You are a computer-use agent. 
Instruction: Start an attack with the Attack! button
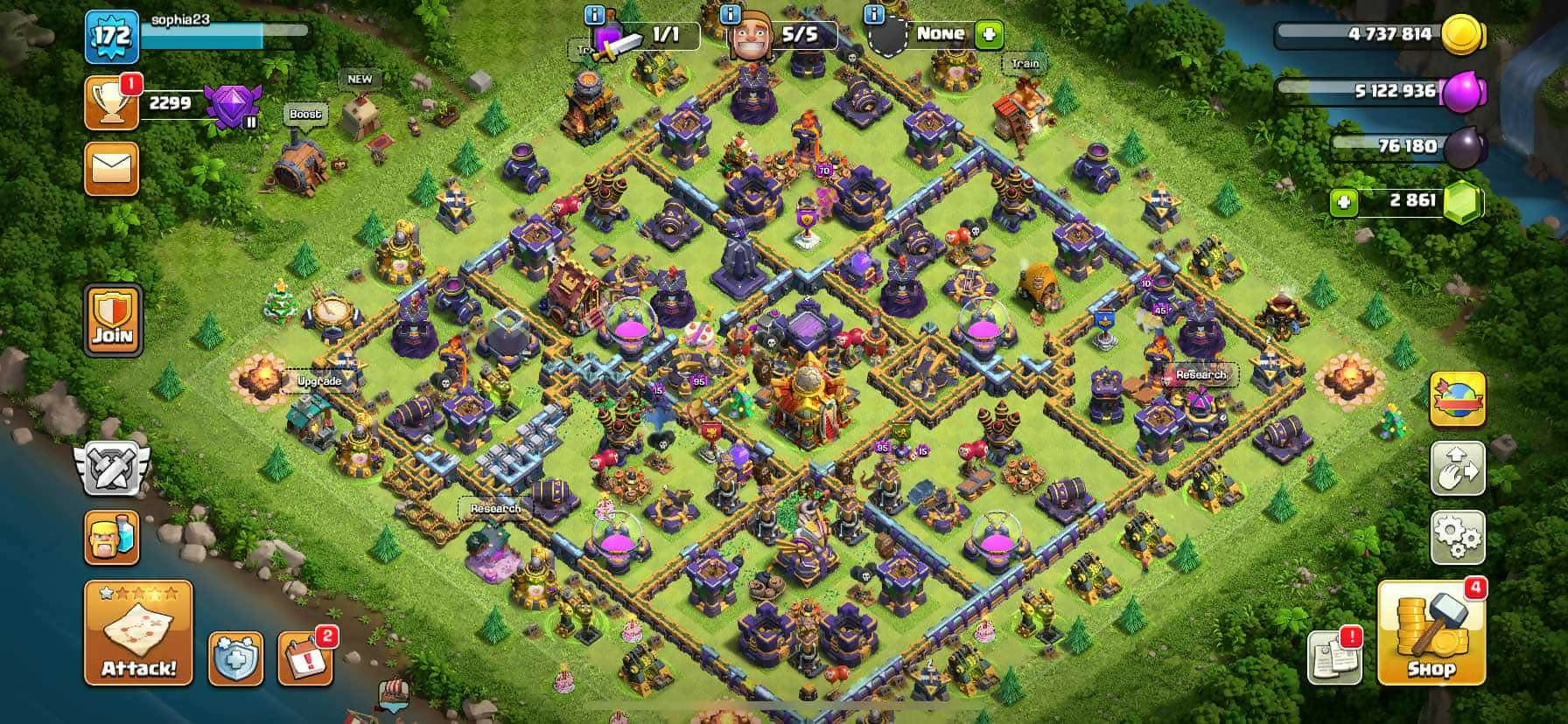(138, 633)
